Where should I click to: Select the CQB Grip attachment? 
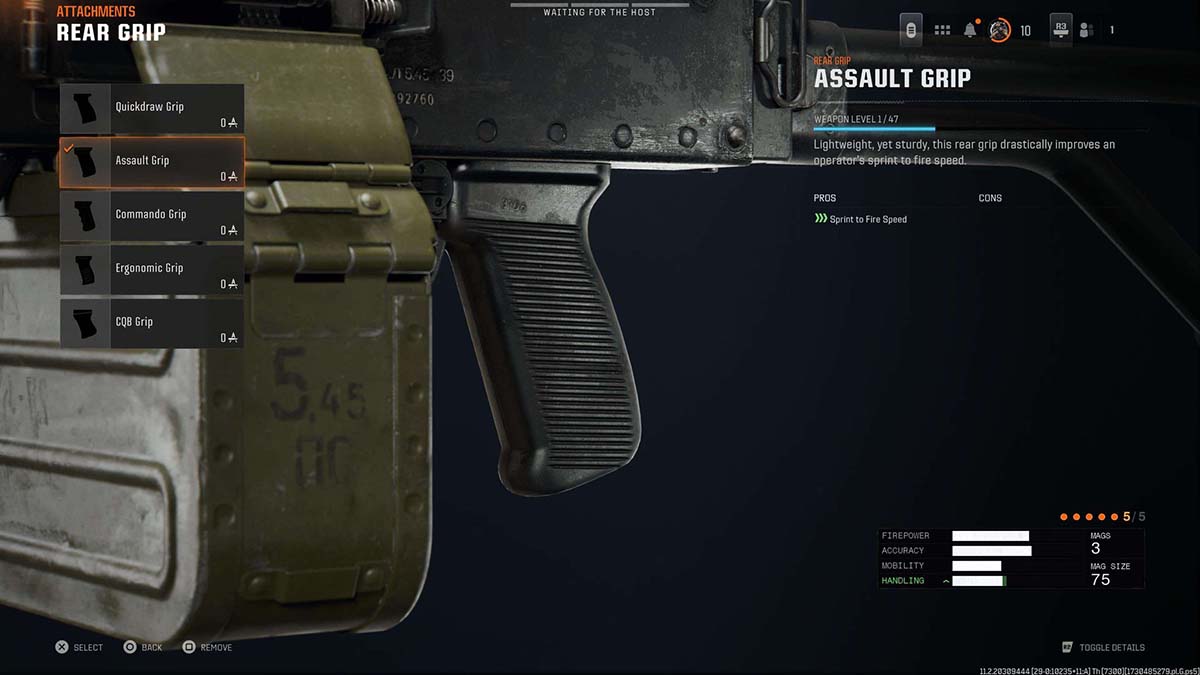click(x=152, y=325)
